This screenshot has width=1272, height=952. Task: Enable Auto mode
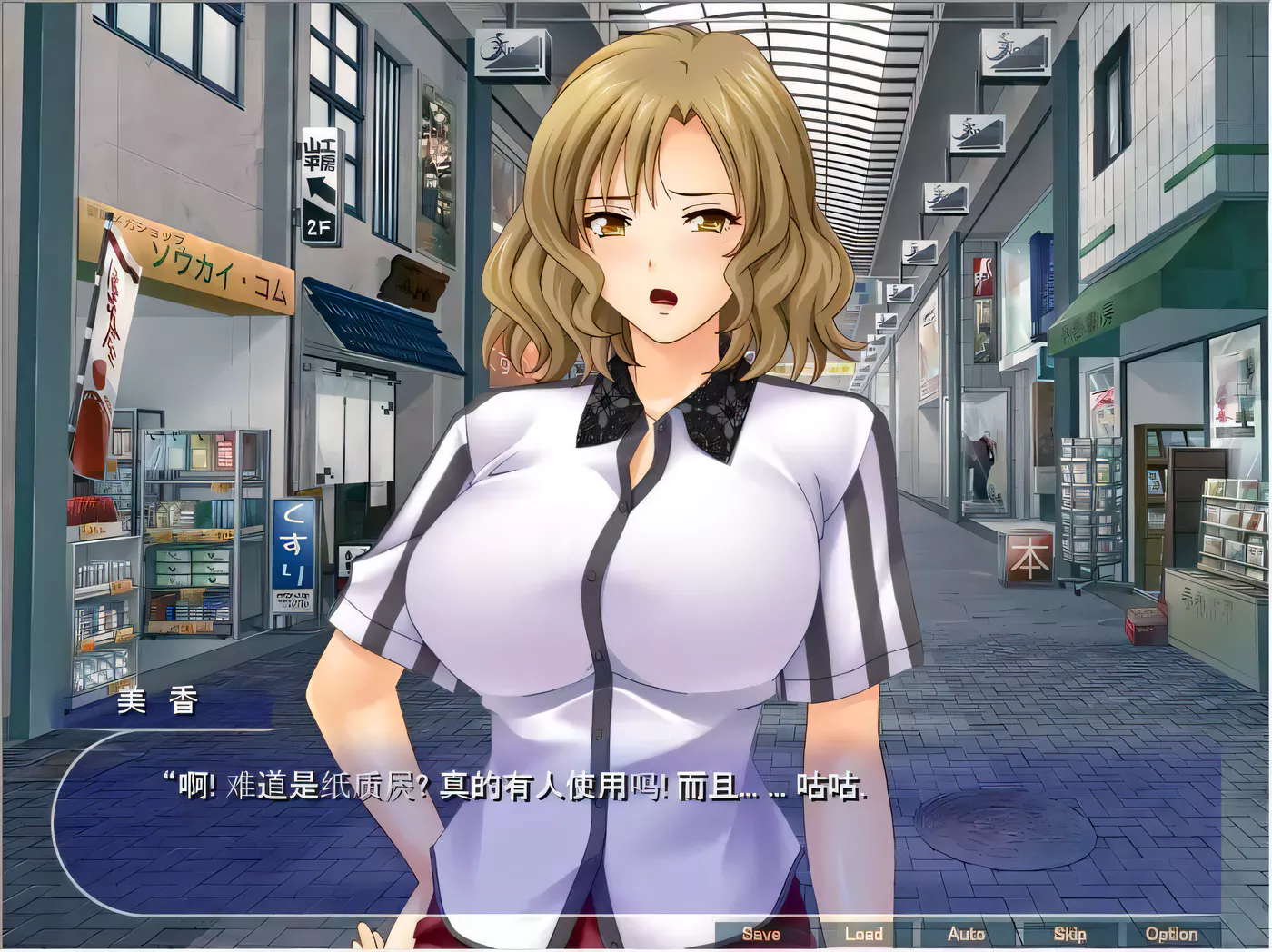(x=969, y=933)
